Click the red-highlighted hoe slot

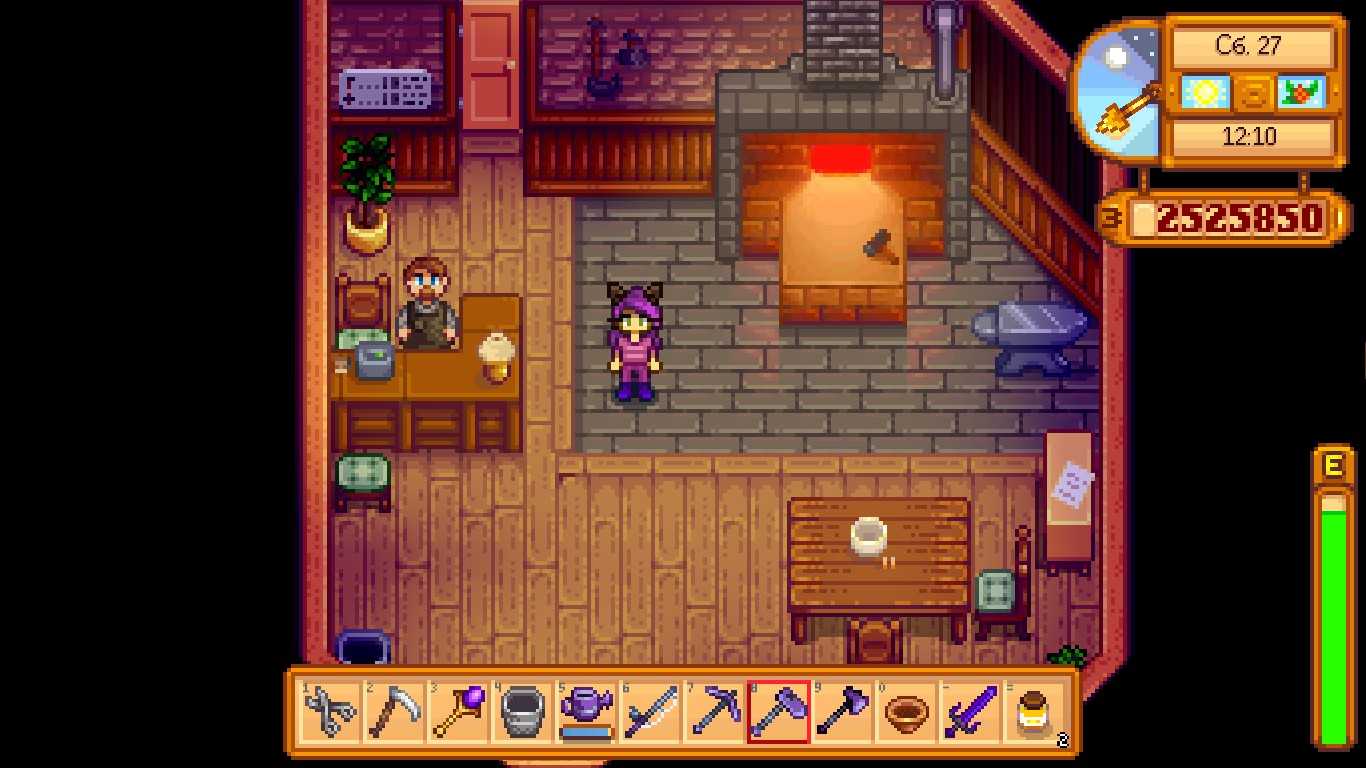778,712
